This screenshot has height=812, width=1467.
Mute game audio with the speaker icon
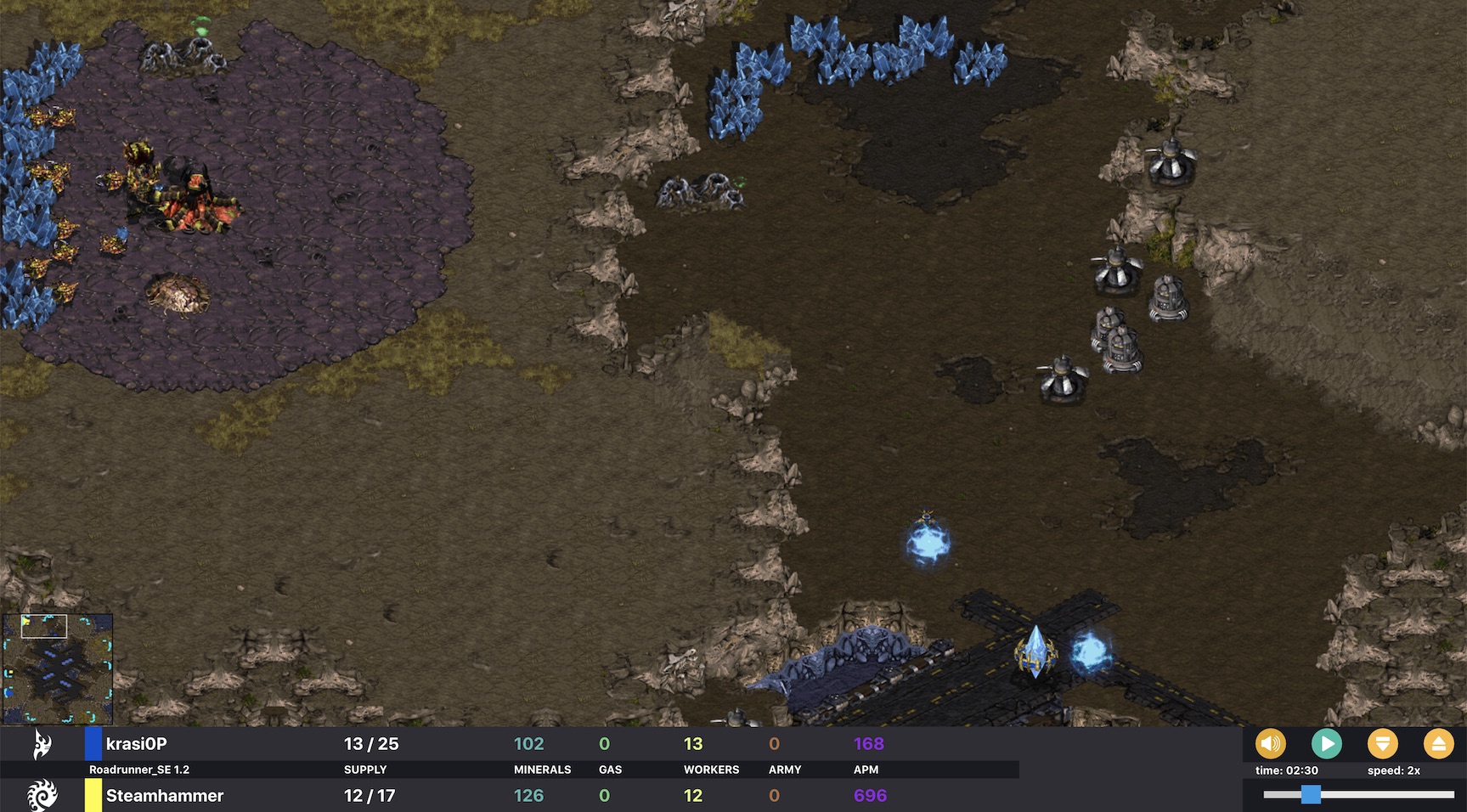[x=1269, y=743]
